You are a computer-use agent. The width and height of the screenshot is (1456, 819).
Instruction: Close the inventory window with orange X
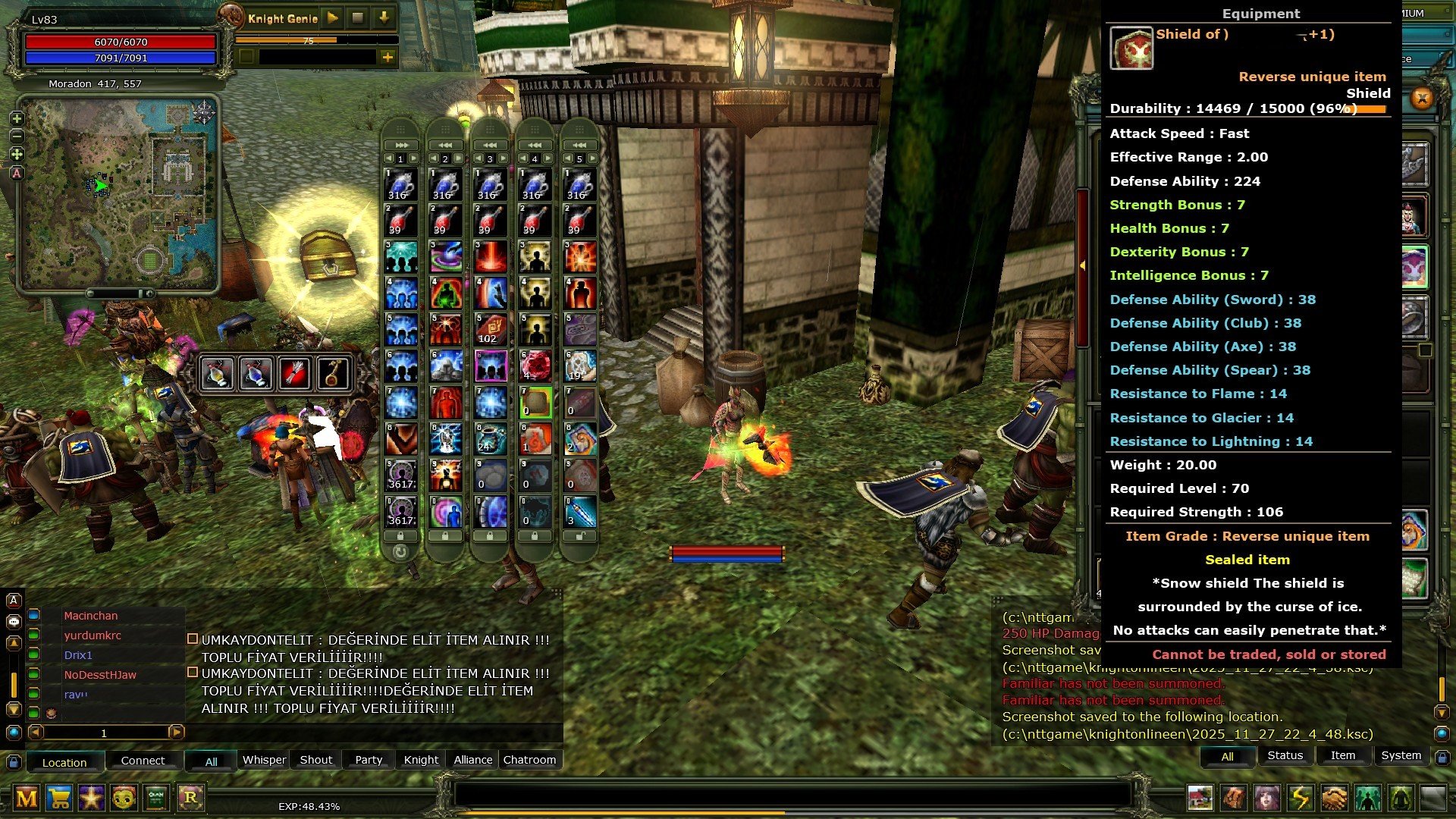[1422, 99]
